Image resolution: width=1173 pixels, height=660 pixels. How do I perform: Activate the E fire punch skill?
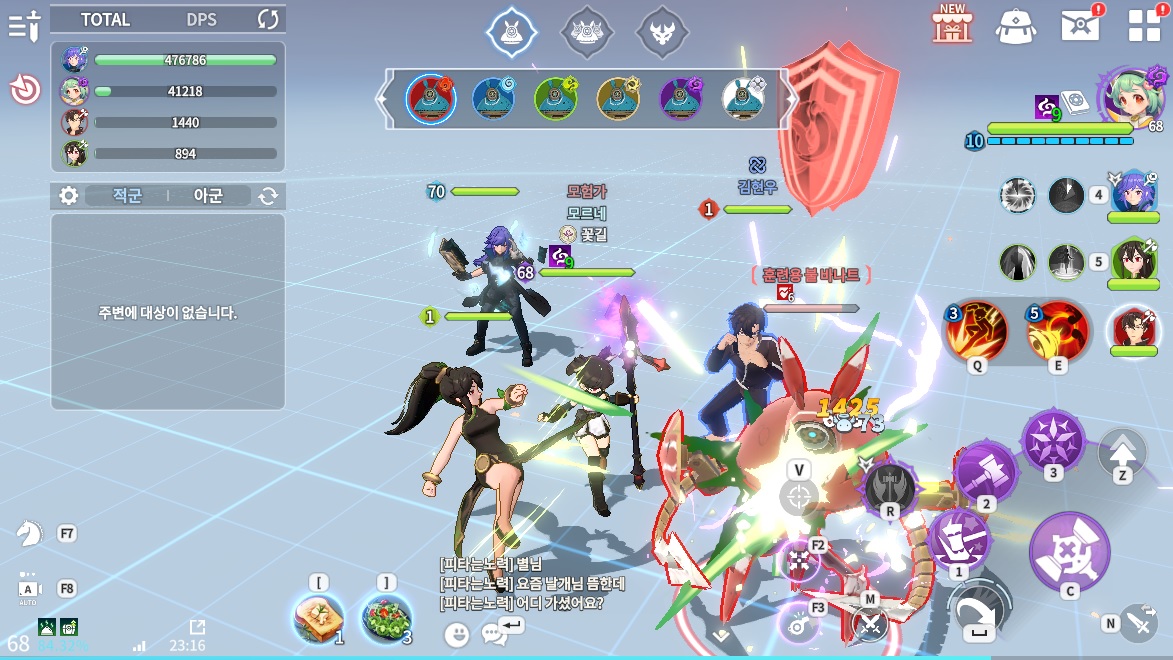(1057, 332)
